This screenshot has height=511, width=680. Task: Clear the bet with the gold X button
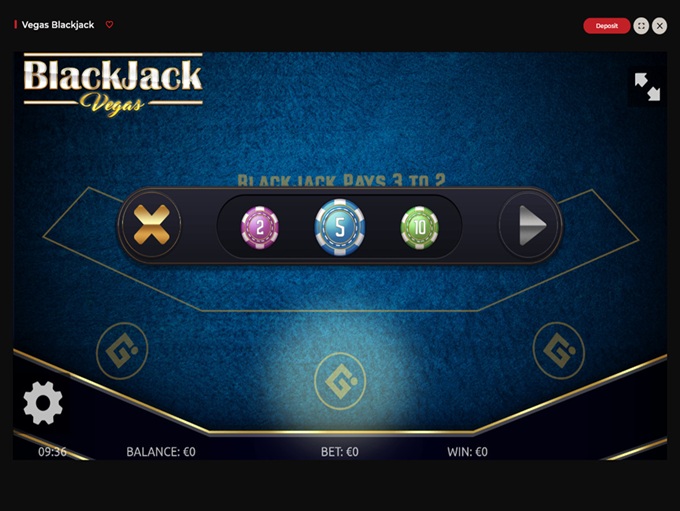(x=151, y=225)
